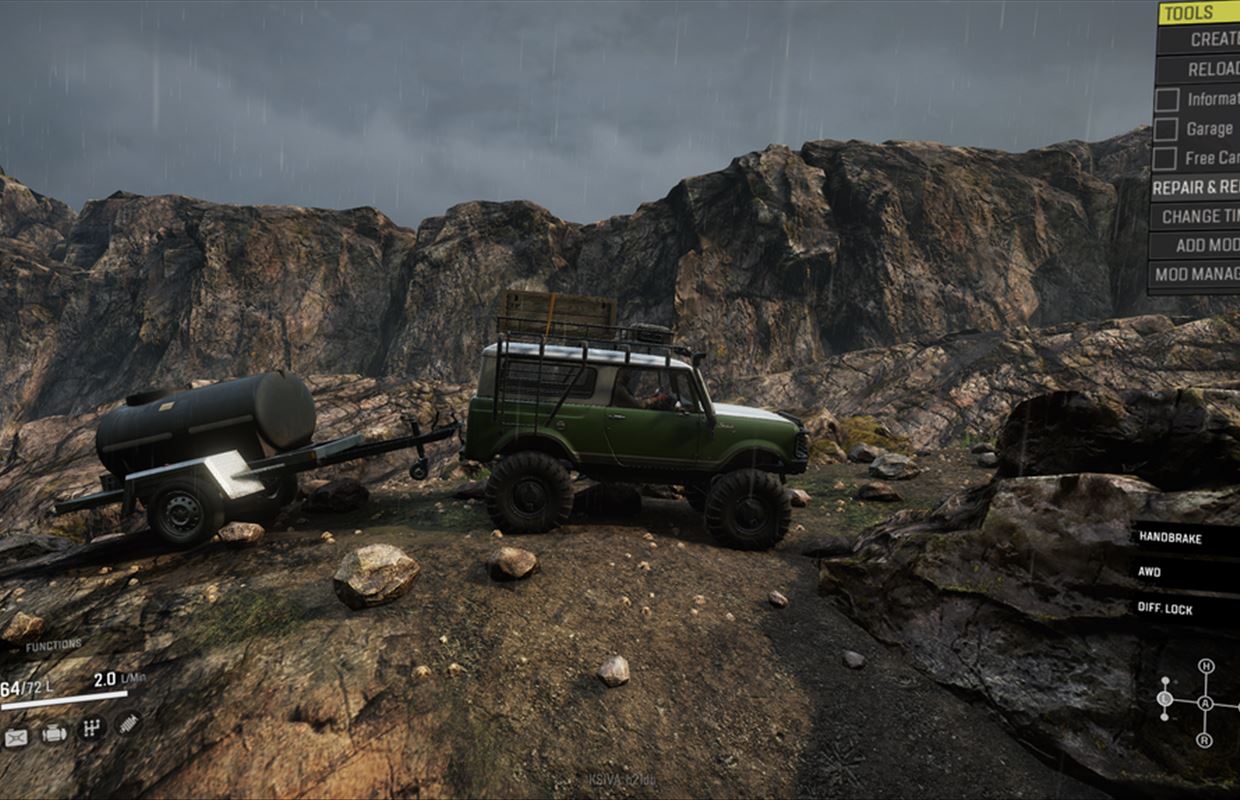1240x800 pixels.
Task: Click the gearbox status icon
Action: pyautogui.click(x=90, y=727)
